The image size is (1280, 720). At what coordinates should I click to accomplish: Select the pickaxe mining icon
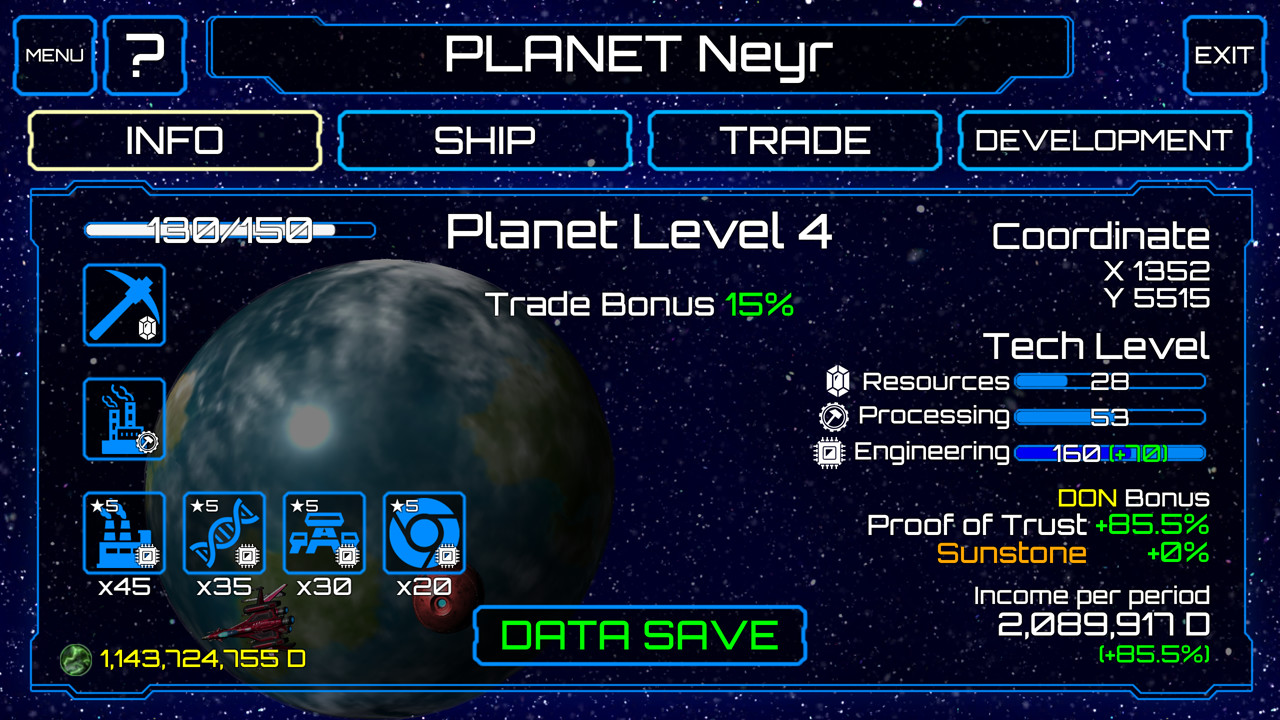click(124, 305)
